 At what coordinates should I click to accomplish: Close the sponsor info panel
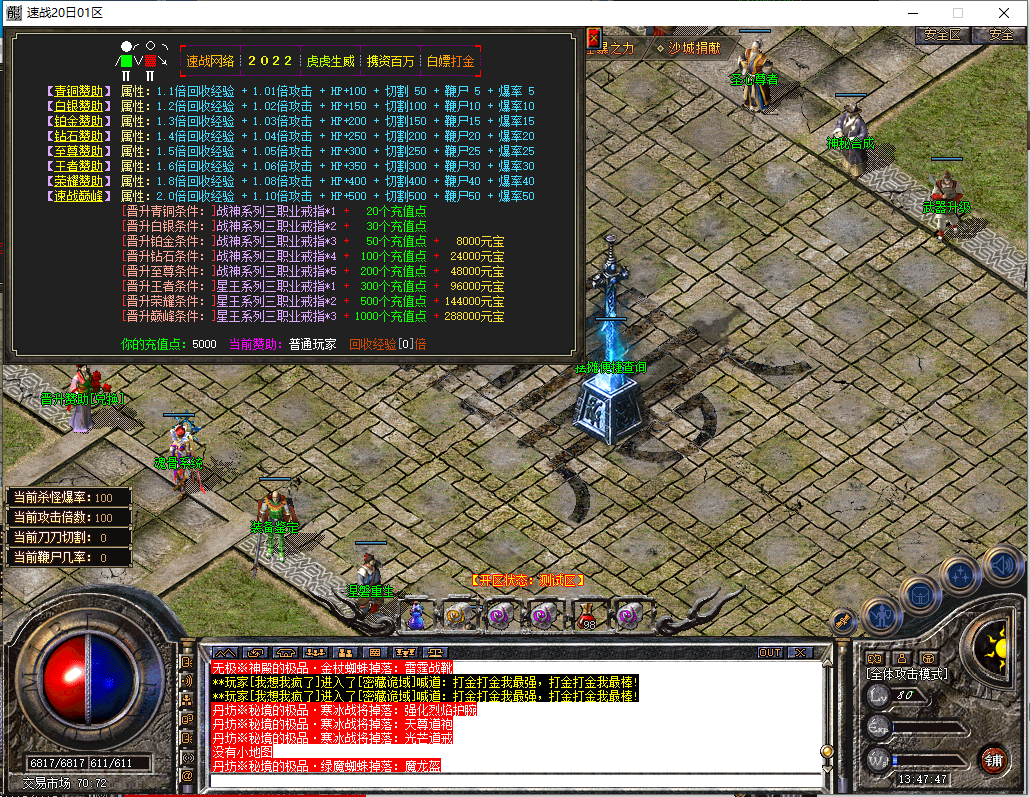click(x=593, y=38)
